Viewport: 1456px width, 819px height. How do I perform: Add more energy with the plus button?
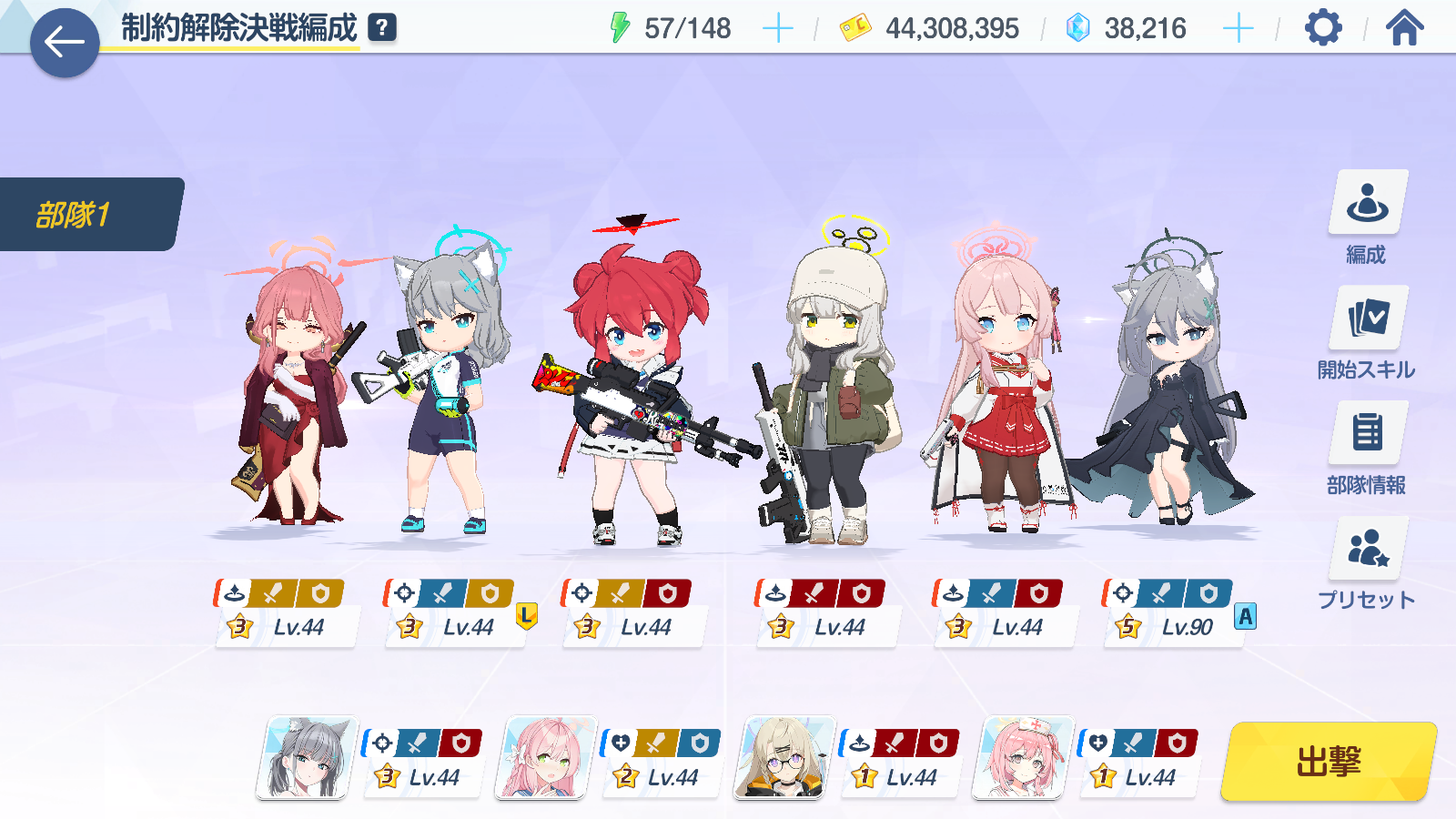pyautogui.click(x=777, y=29)
